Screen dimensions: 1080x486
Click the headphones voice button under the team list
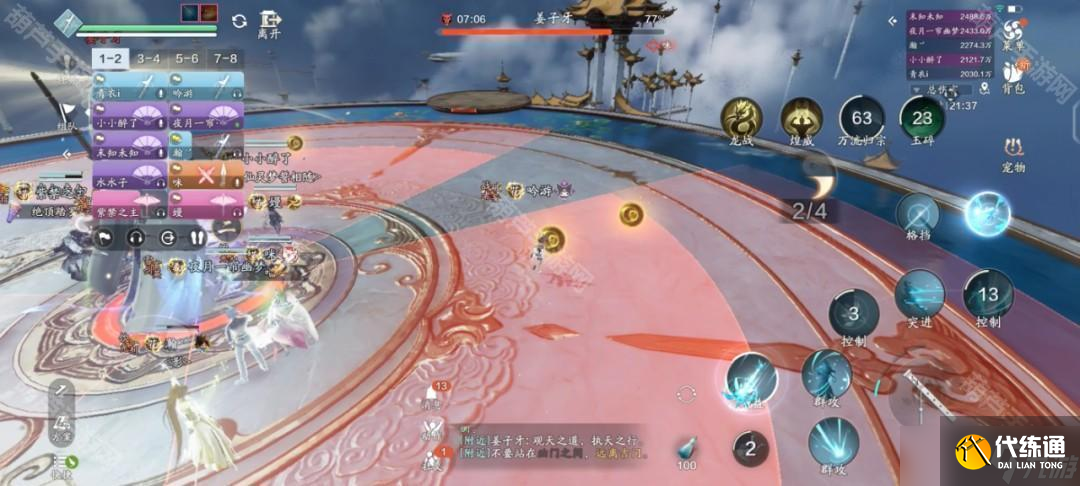tap(136, 238)
